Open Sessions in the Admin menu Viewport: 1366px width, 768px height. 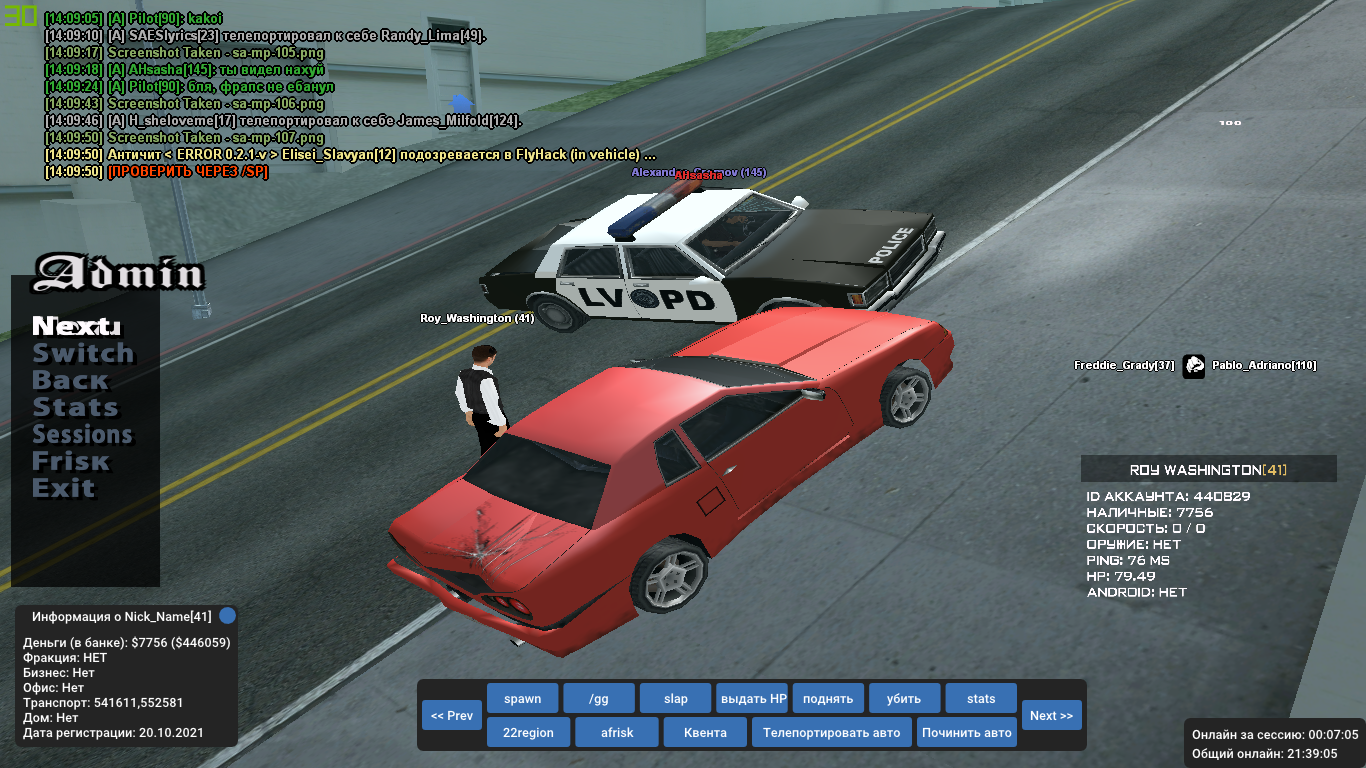pos(82,435)
